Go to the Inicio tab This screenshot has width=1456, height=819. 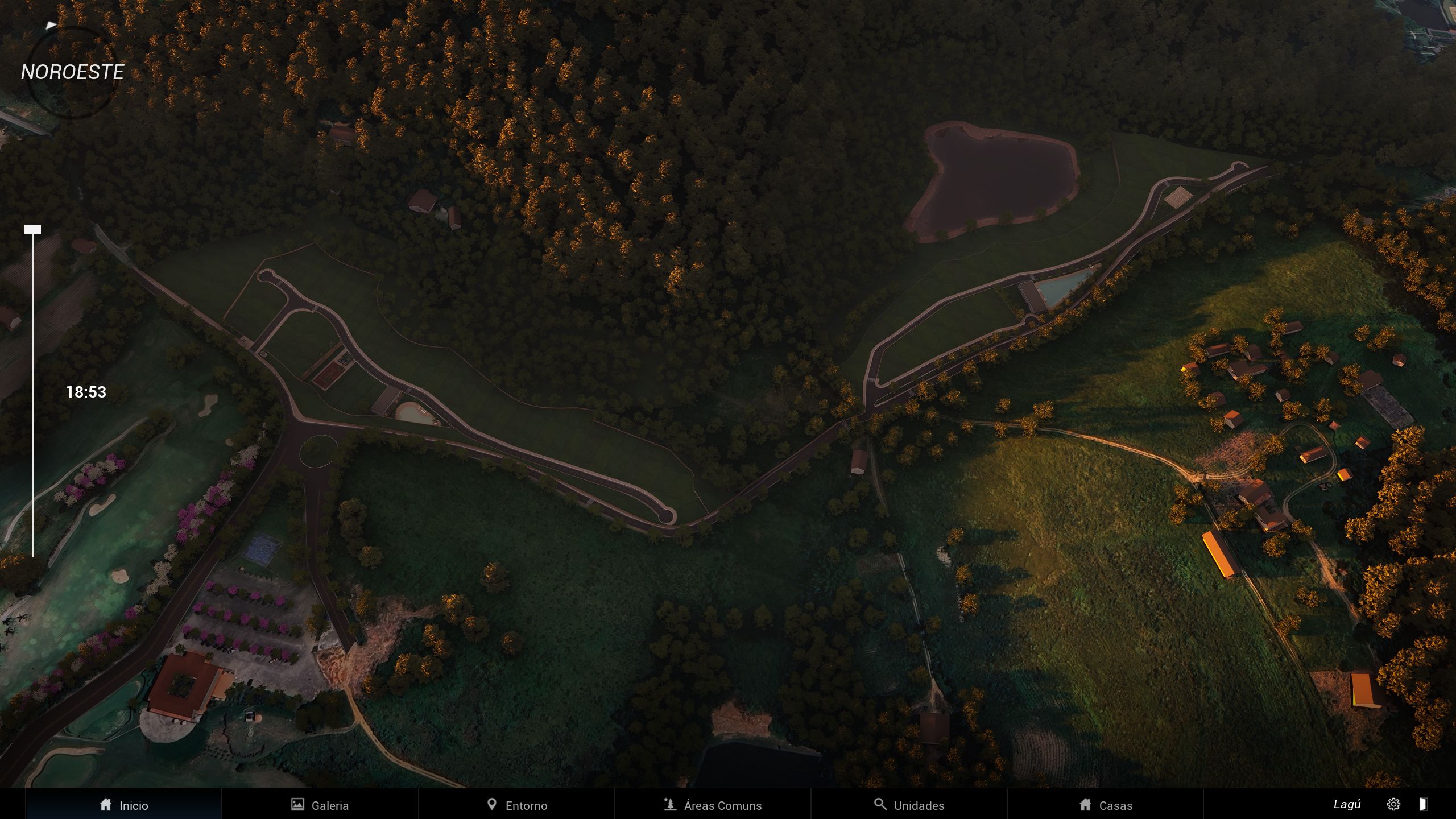[123, 805]
